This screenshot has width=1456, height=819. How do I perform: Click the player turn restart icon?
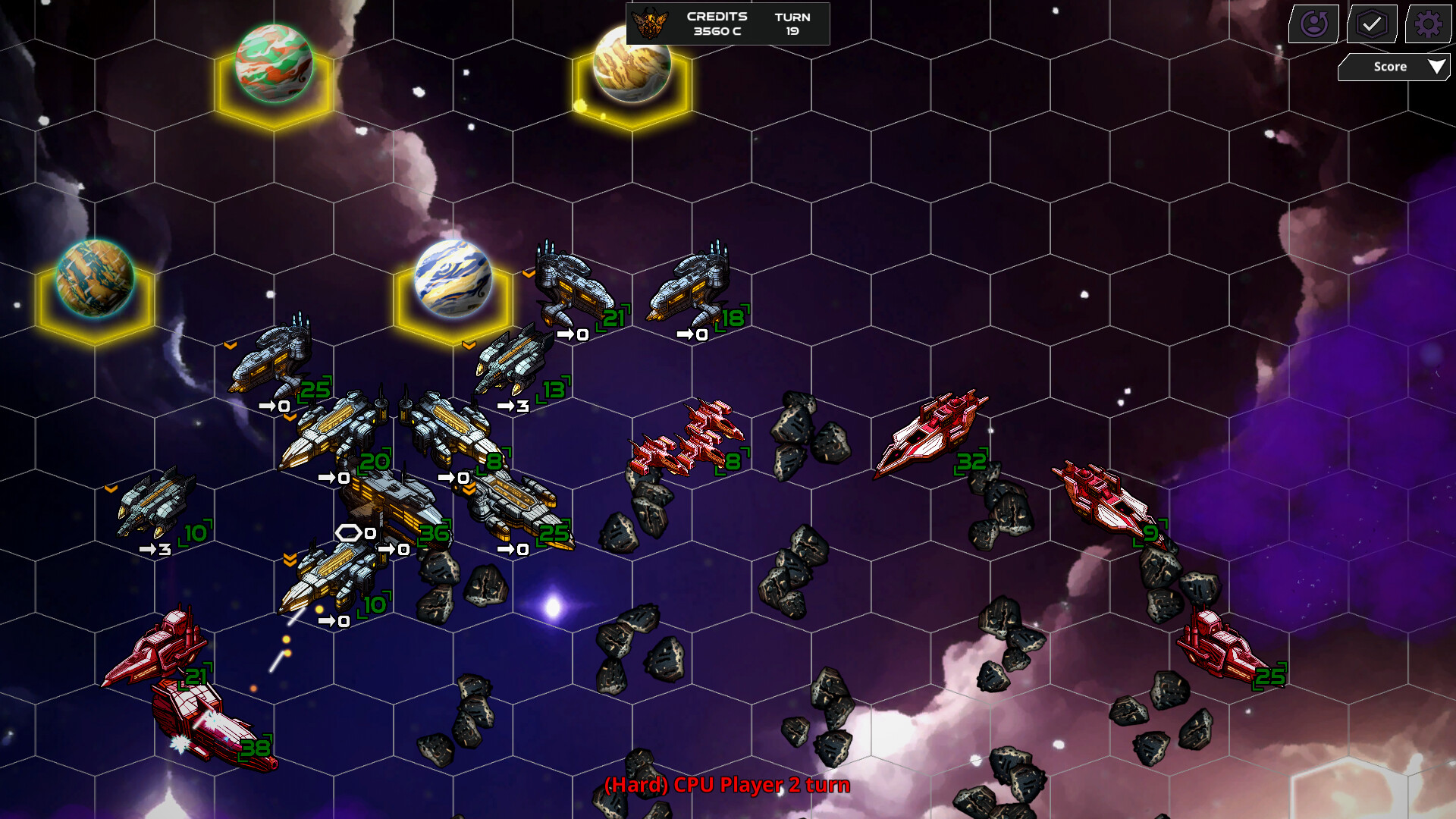point(1314,24)
